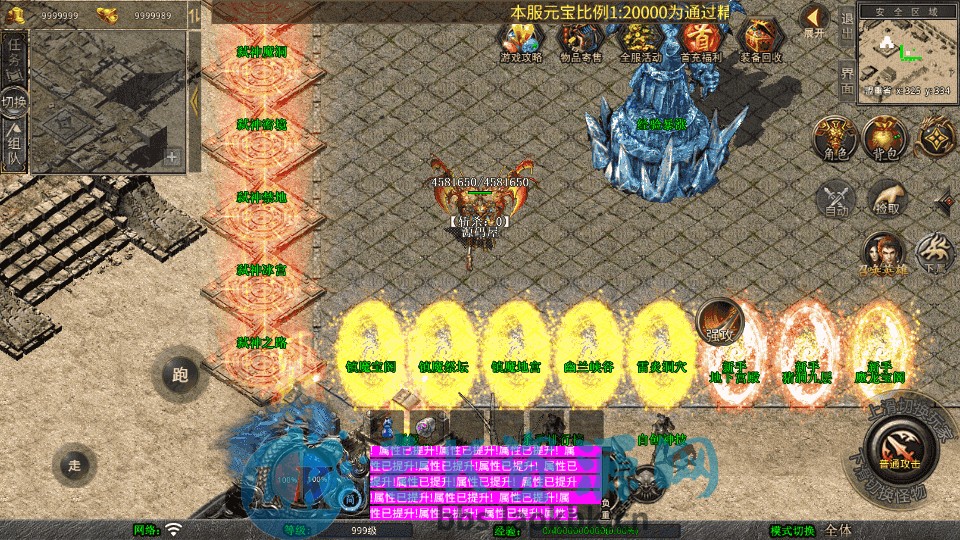This screenshot has height=540, width=960.
Task: Open the 装备回收 equipment recycling chest
Action: [761, 42]
